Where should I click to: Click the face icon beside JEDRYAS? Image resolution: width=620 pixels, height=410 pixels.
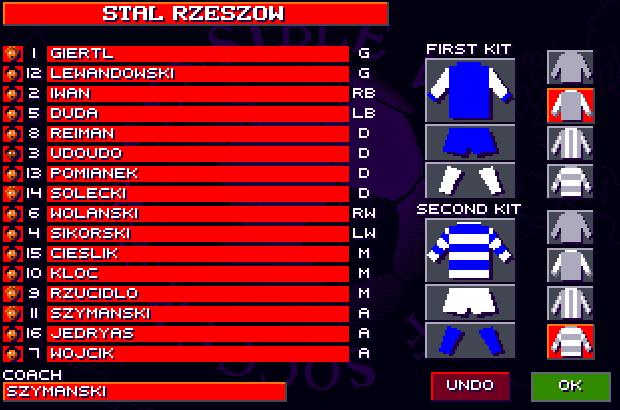tap(10, 333)
